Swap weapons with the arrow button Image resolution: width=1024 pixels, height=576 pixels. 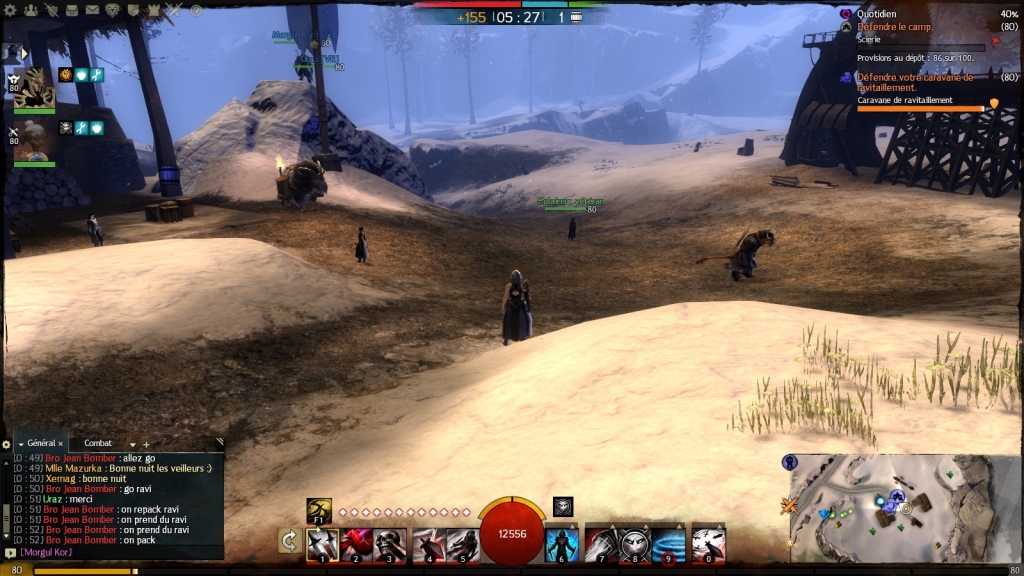click(x=289, y=541)
